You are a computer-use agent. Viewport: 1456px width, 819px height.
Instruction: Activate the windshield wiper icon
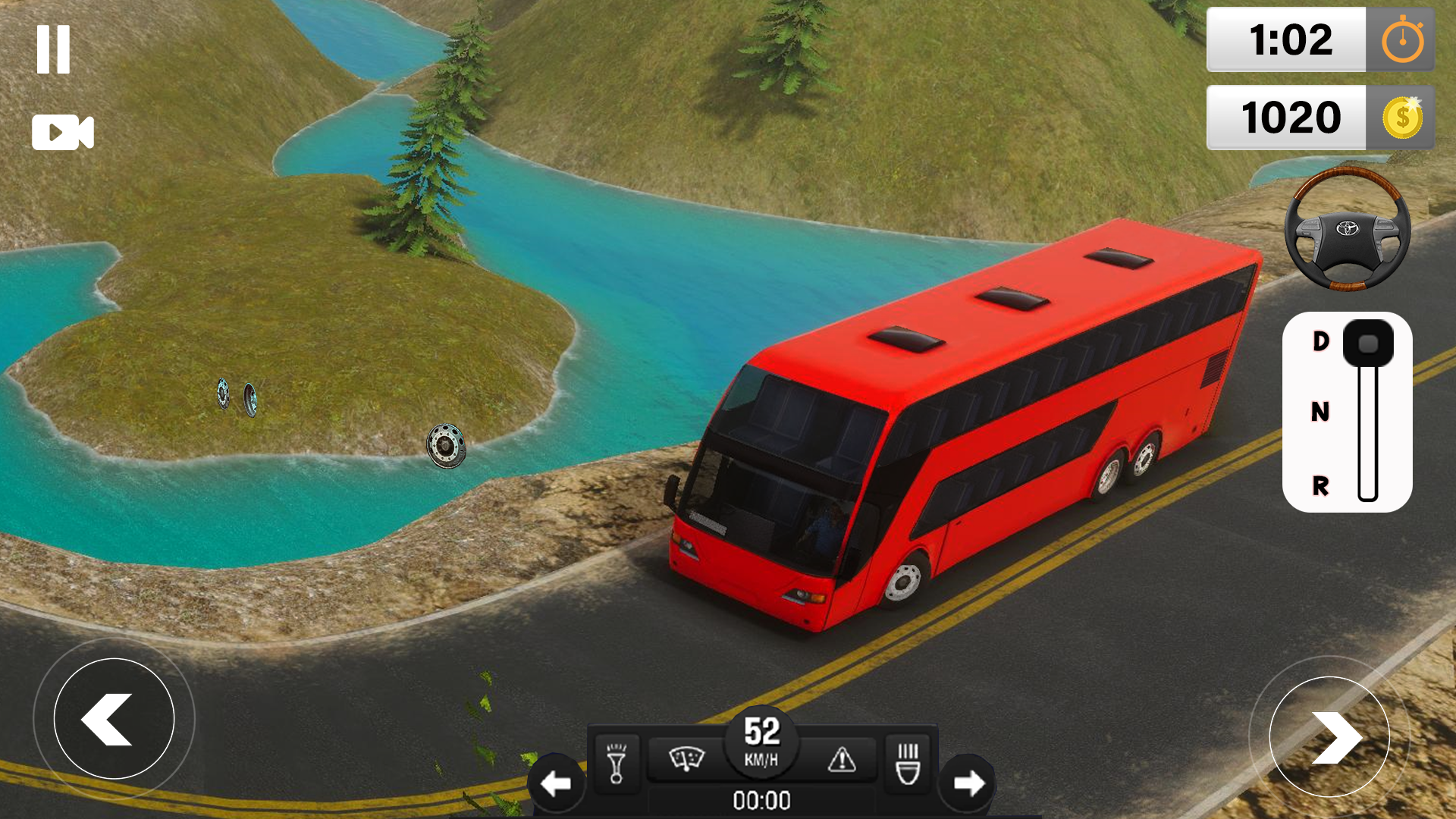click(689, 758)
